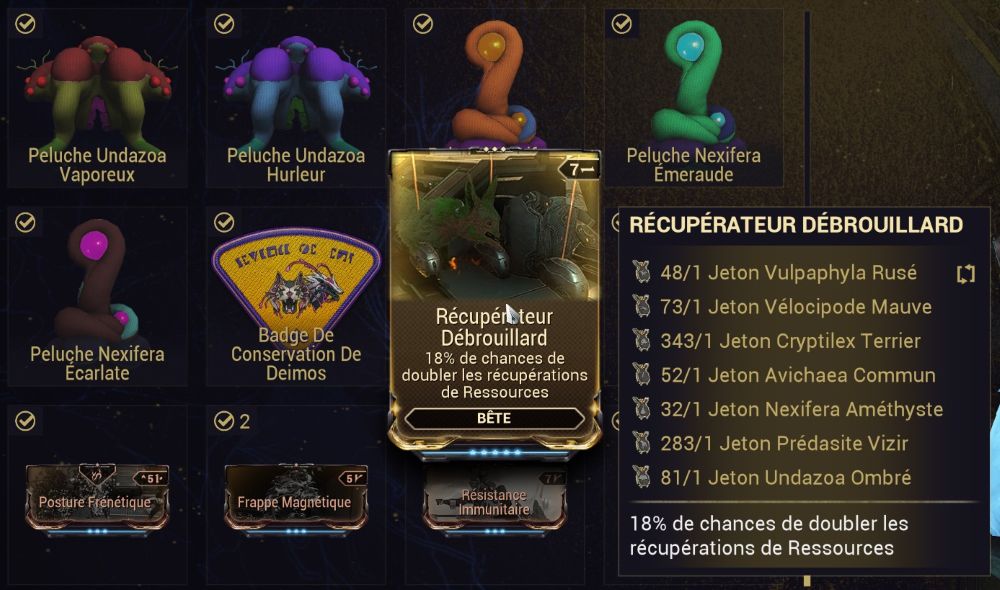Choose the Posture Frénétique mod
1000x590 pixels.
(x=96, y=495)
